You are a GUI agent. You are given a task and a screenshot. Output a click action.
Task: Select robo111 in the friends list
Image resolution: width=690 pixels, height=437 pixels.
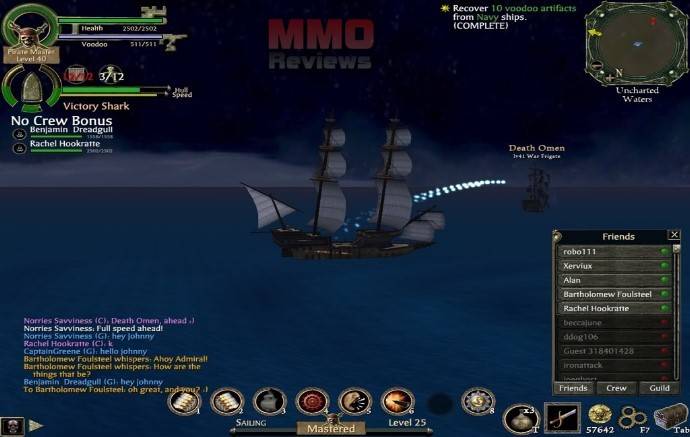pyautogui.click(x=612, y=252)
